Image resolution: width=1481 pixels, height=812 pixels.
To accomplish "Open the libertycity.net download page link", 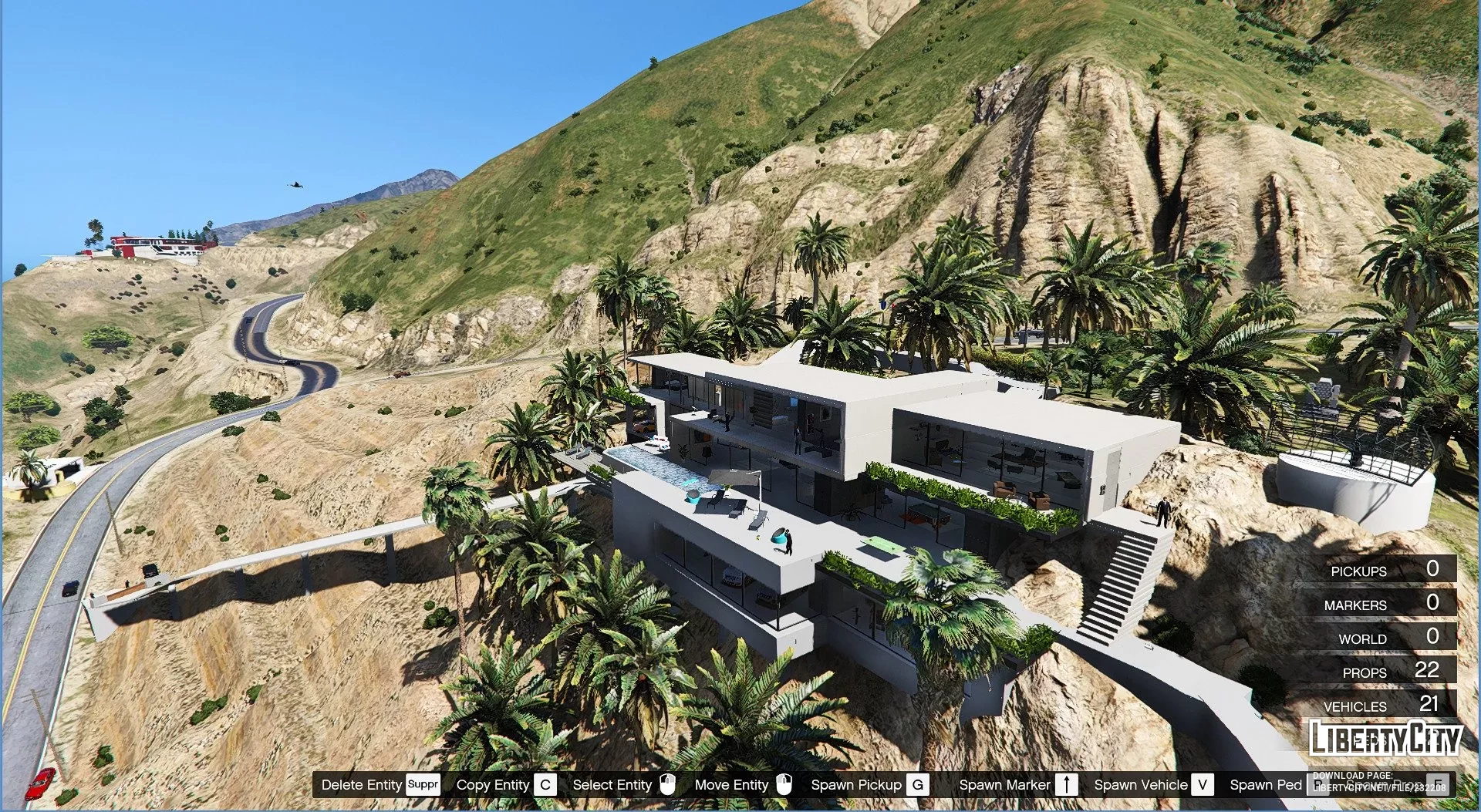I will click(1379, 787).
